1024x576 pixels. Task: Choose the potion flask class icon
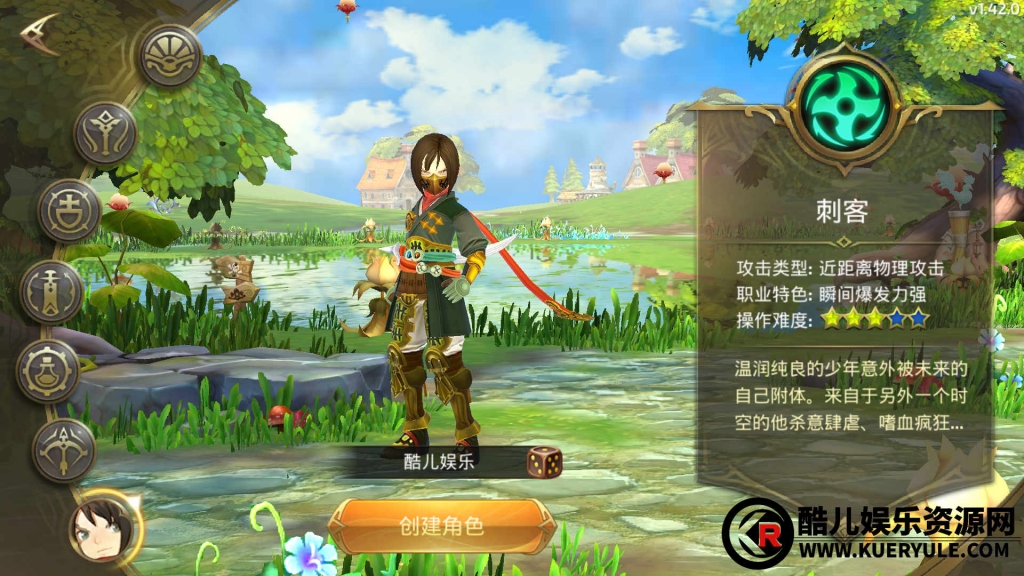(47, 371)
